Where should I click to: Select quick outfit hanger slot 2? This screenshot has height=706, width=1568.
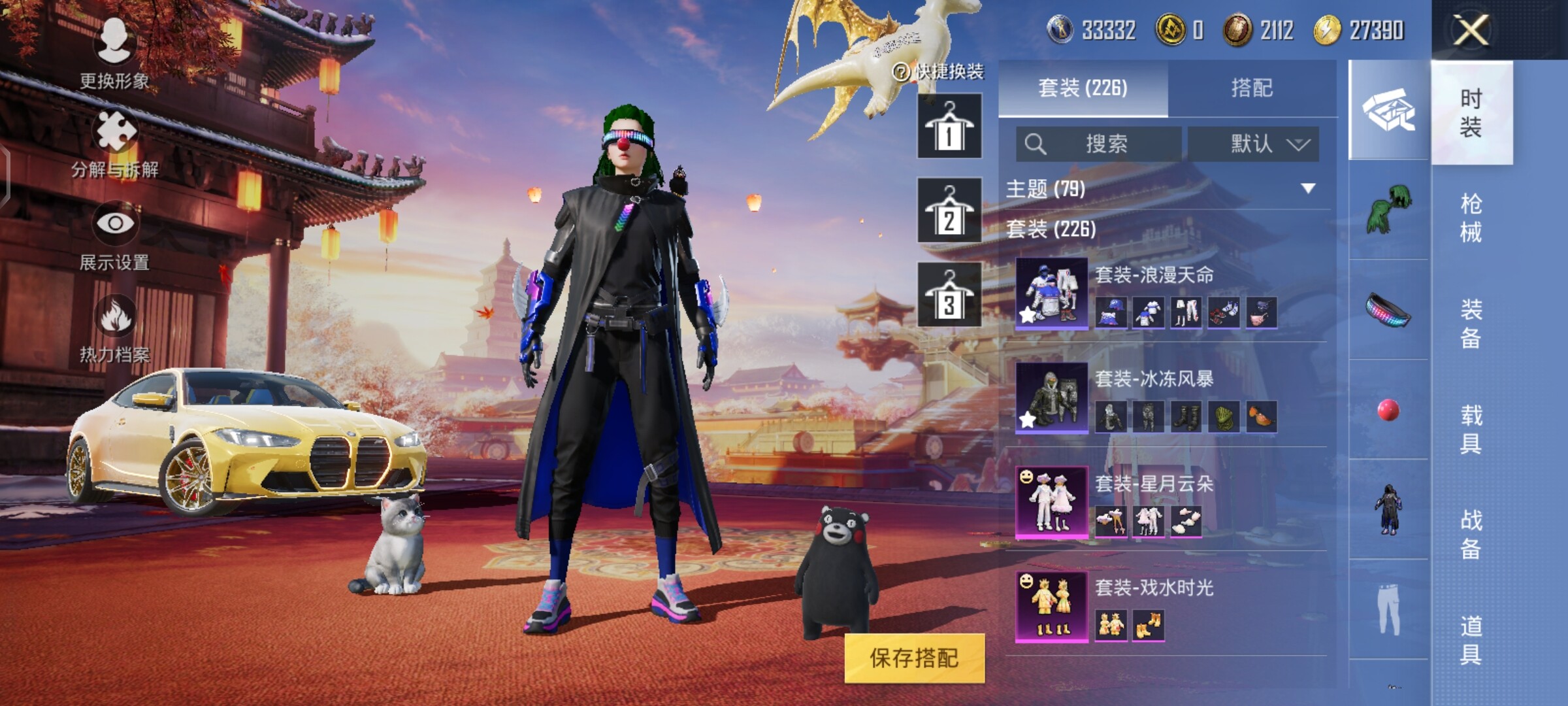(x=949, y=210)
